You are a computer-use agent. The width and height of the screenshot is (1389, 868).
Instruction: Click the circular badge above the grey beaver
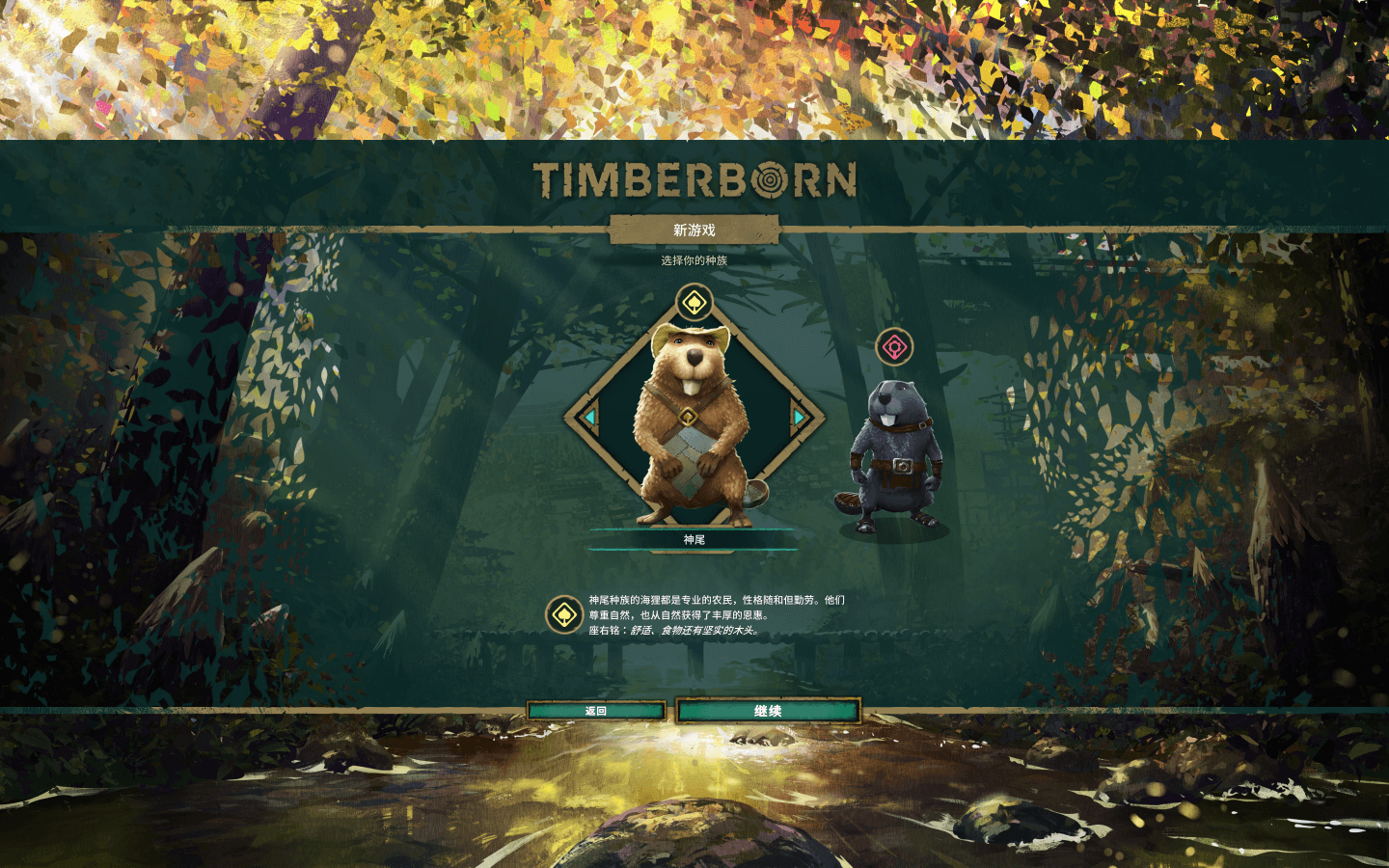click(x=892, y=344)
